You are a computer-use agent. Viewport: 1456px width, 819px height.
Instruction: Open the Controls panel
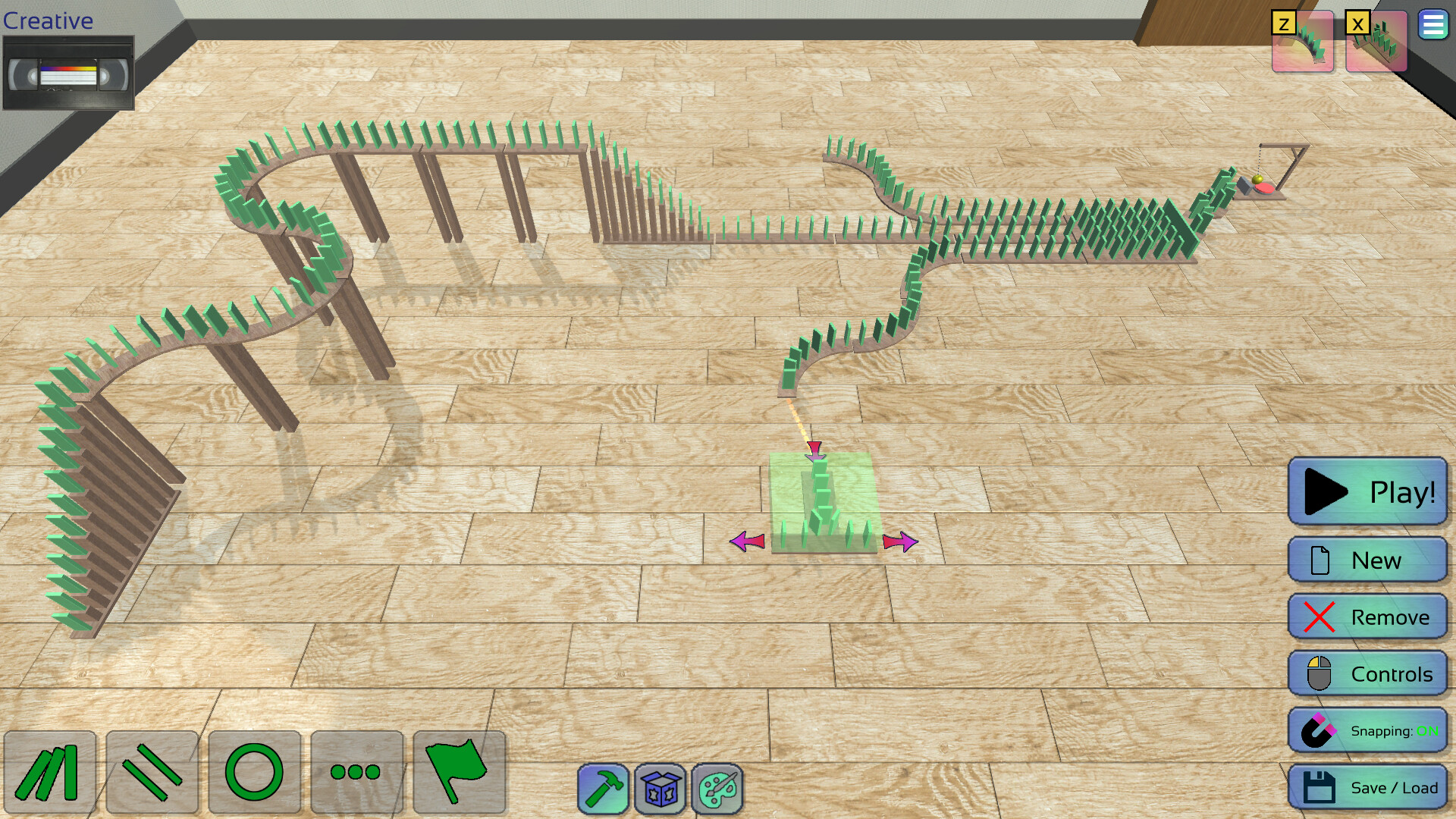tap(1367, 673)
